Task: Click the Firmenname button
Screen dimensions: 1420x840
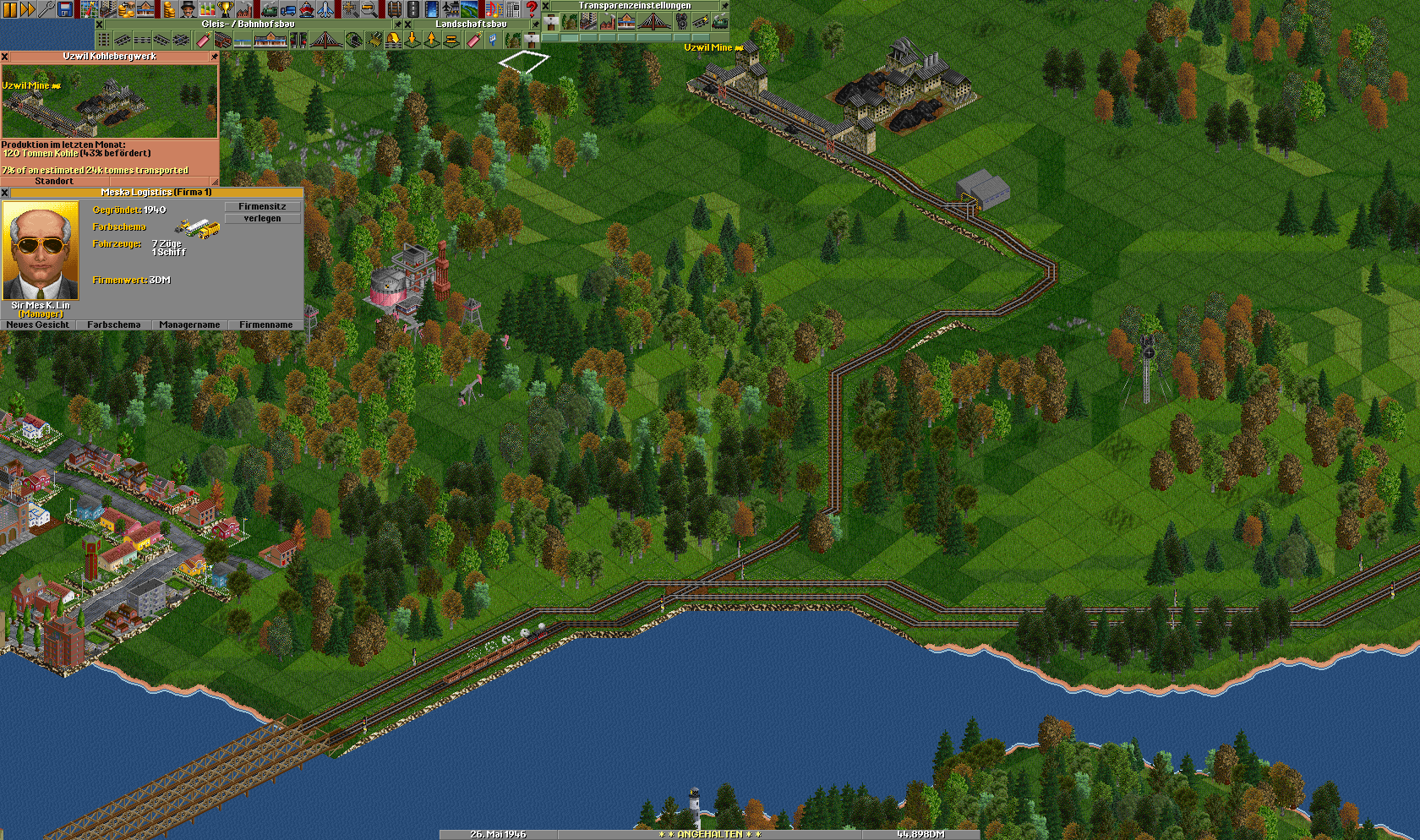Action: tap(265, 325)
